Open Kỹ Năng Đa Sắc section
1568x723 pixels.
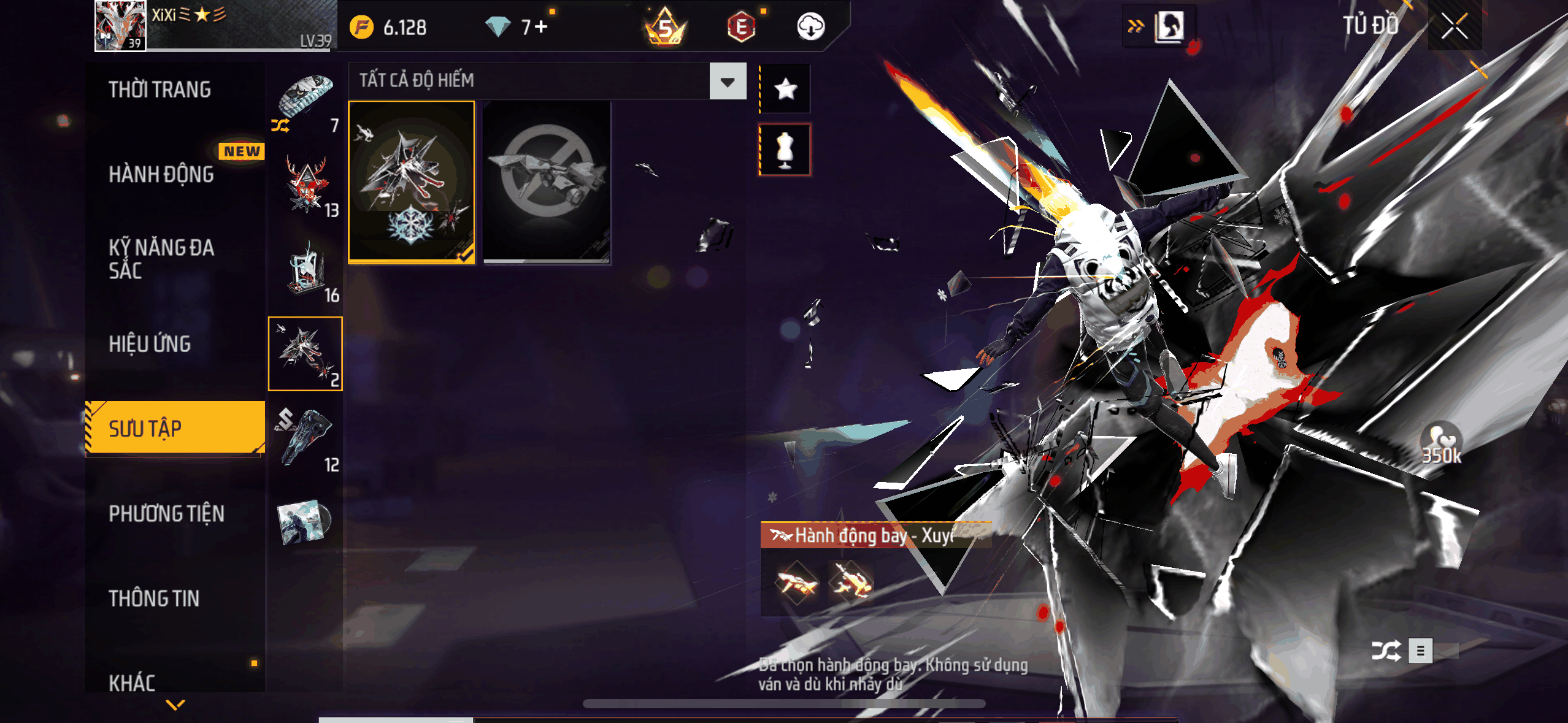tap(161, 259)
